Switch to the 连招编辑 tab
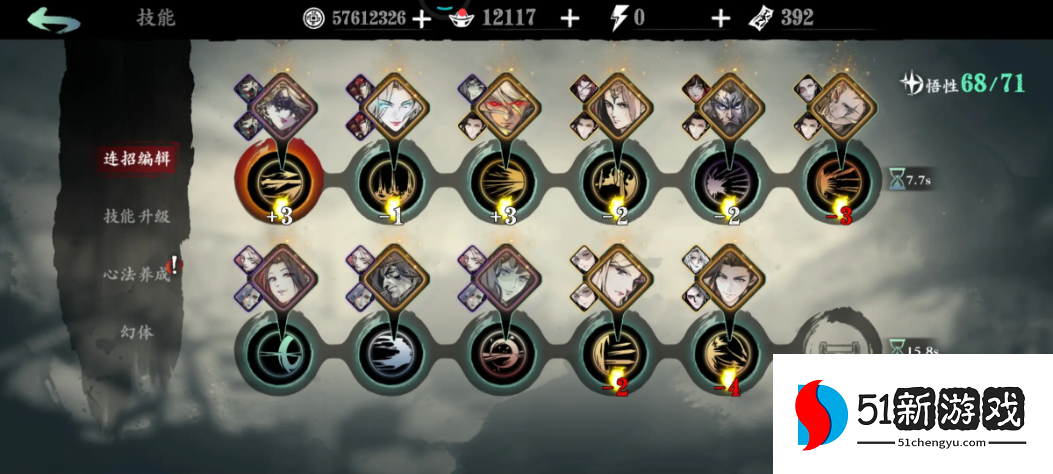The image size is (1053, 474). pos(134,159)
